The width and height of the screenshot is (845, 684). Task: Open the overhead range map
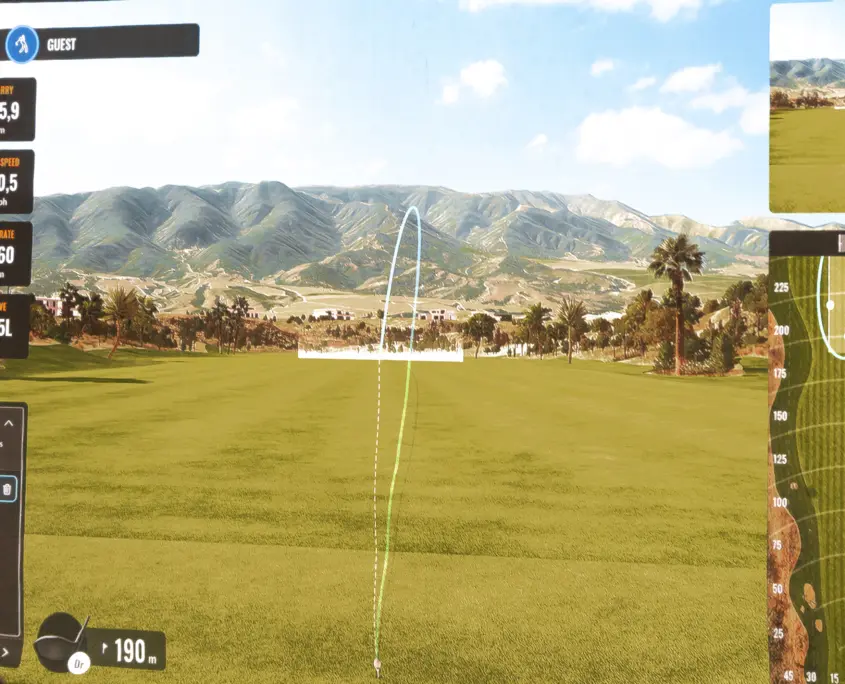(x=808, y=460)
